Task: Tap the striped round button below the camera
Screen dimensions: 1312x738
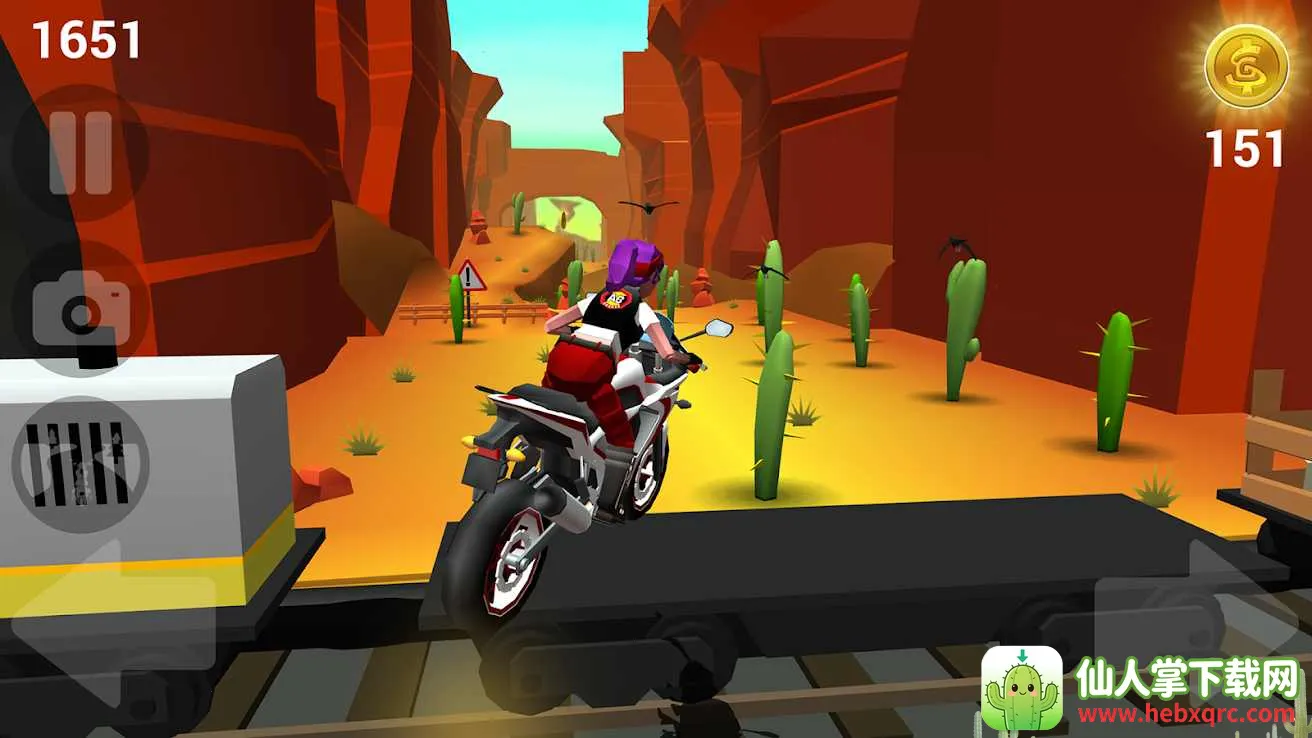Action: 80,464
